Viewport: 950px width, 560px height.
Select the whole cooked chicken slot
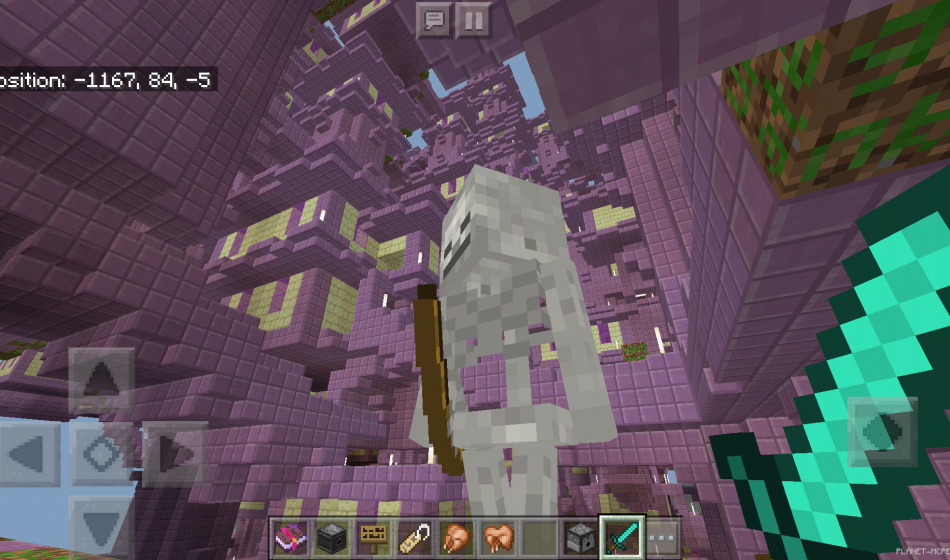[455, 539]
